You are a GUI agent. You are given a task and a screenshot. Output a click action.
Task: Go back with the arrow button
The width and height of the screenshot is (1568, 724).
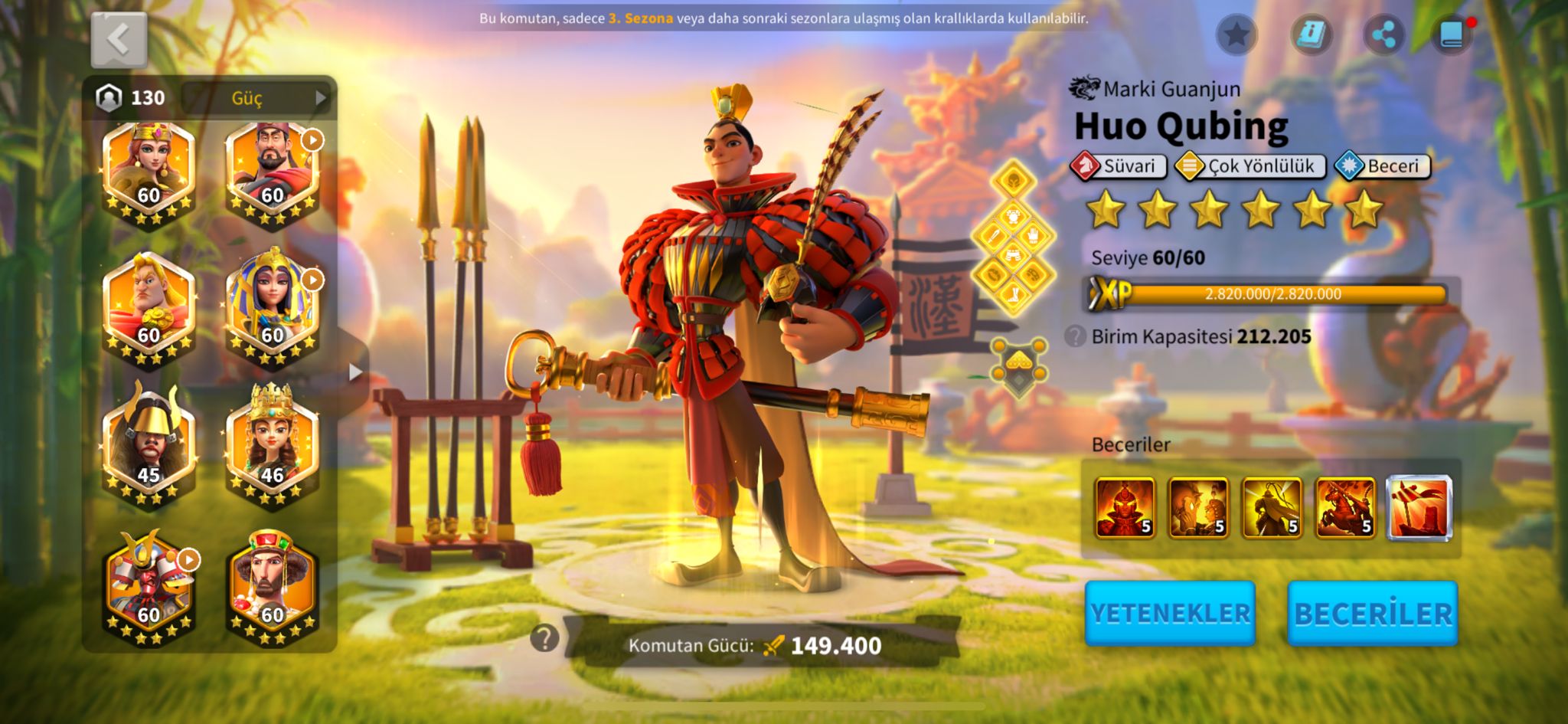119,40
